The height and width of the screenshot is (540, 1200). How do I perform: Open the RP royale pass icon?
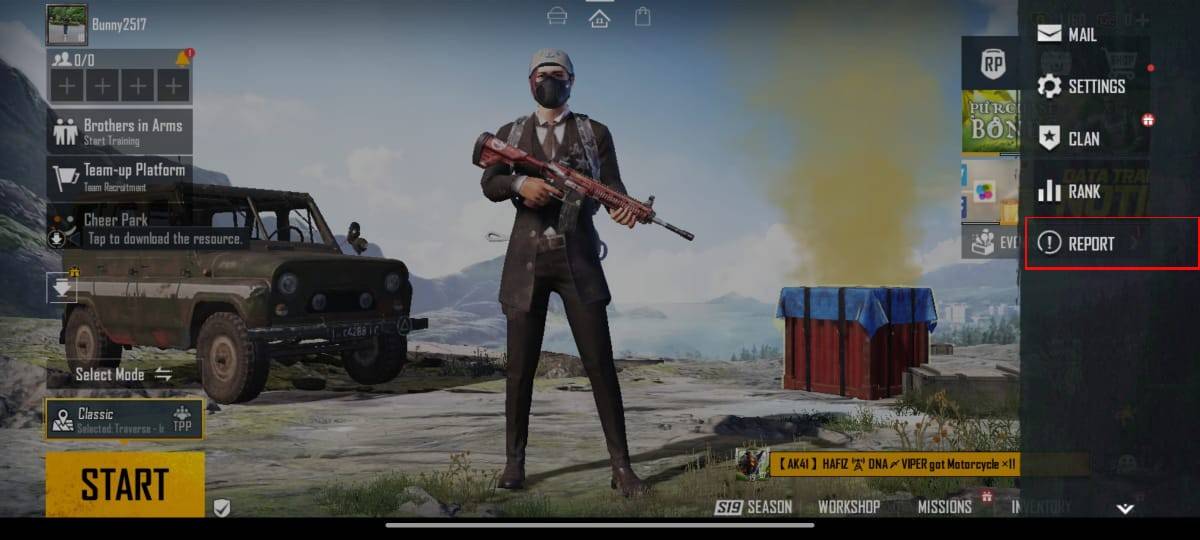992,63
